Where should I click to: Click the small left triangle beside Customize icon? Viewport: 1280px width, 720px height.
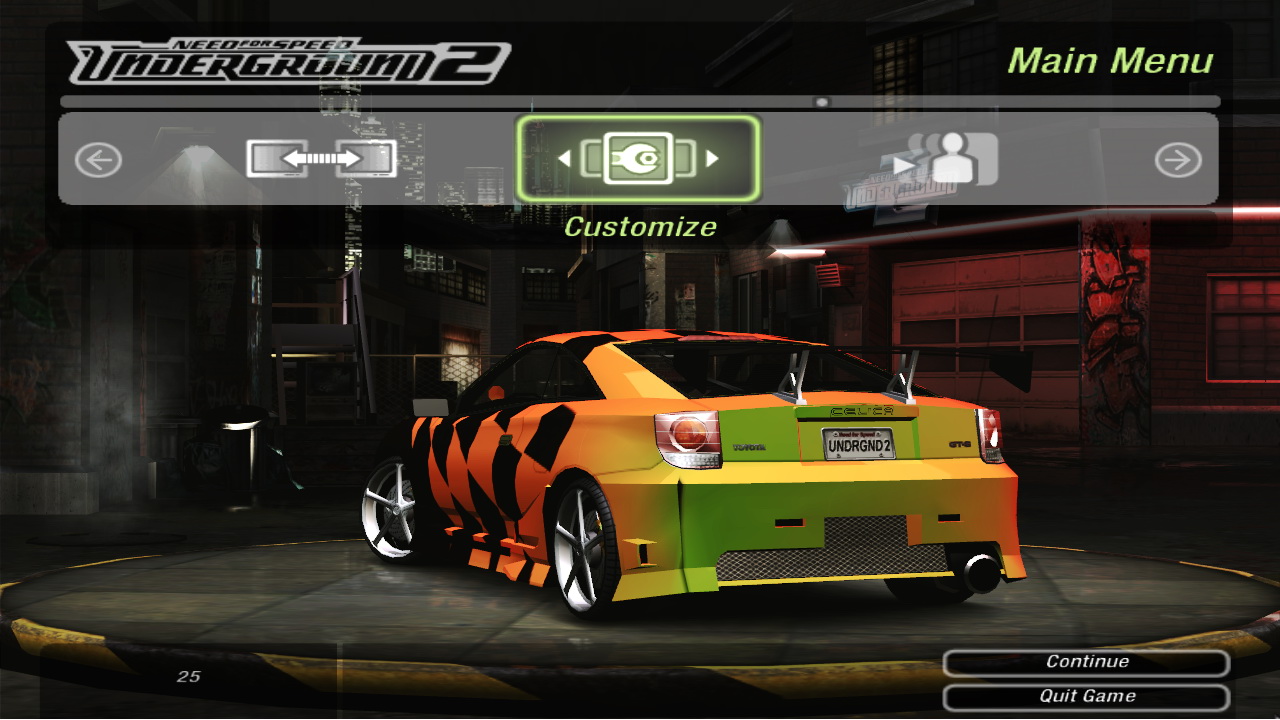coord(564,158)
